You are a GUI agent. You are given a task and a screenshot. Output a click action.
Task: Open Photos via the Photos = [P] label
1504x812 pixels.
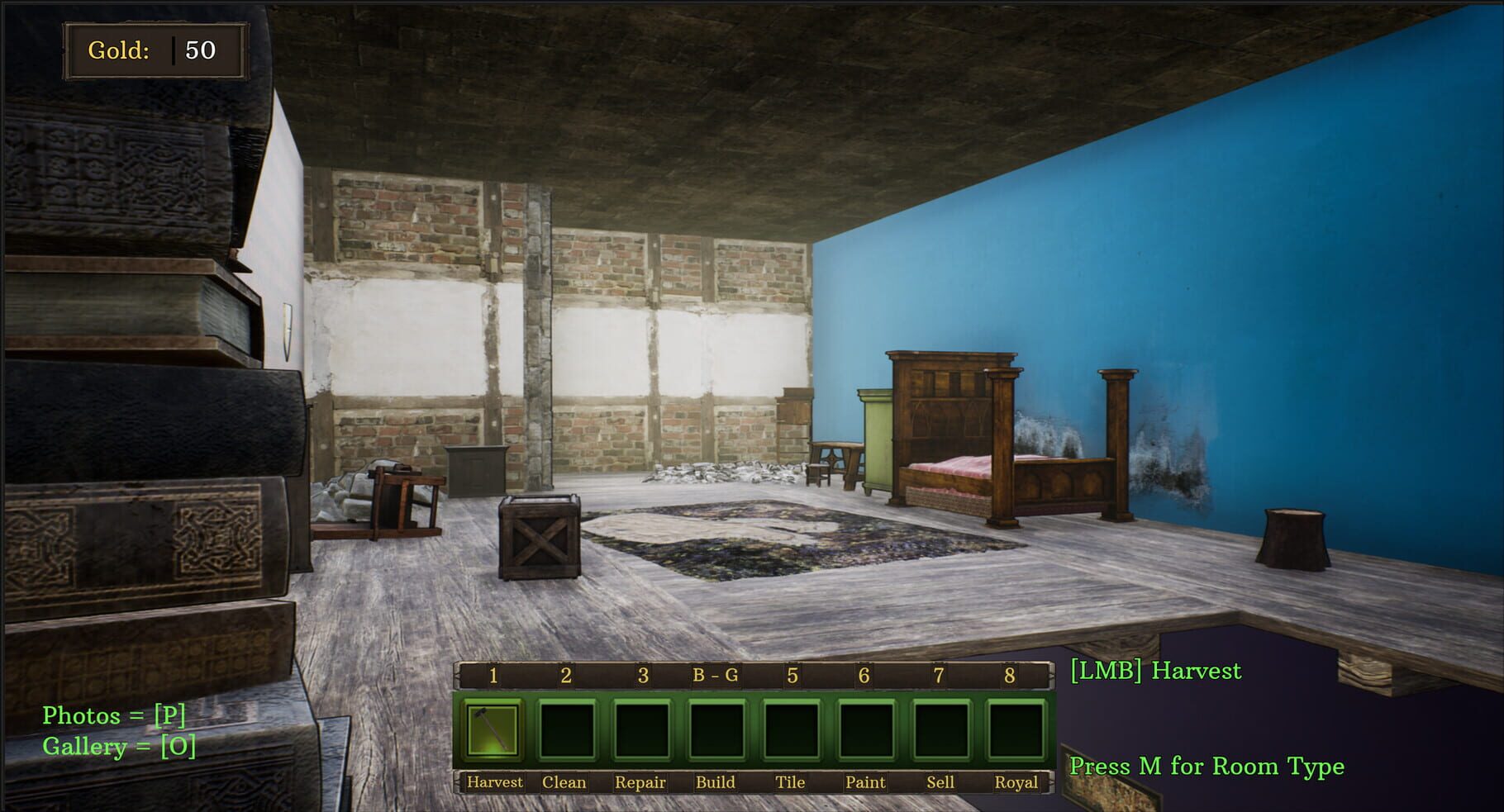click(114, 716)
